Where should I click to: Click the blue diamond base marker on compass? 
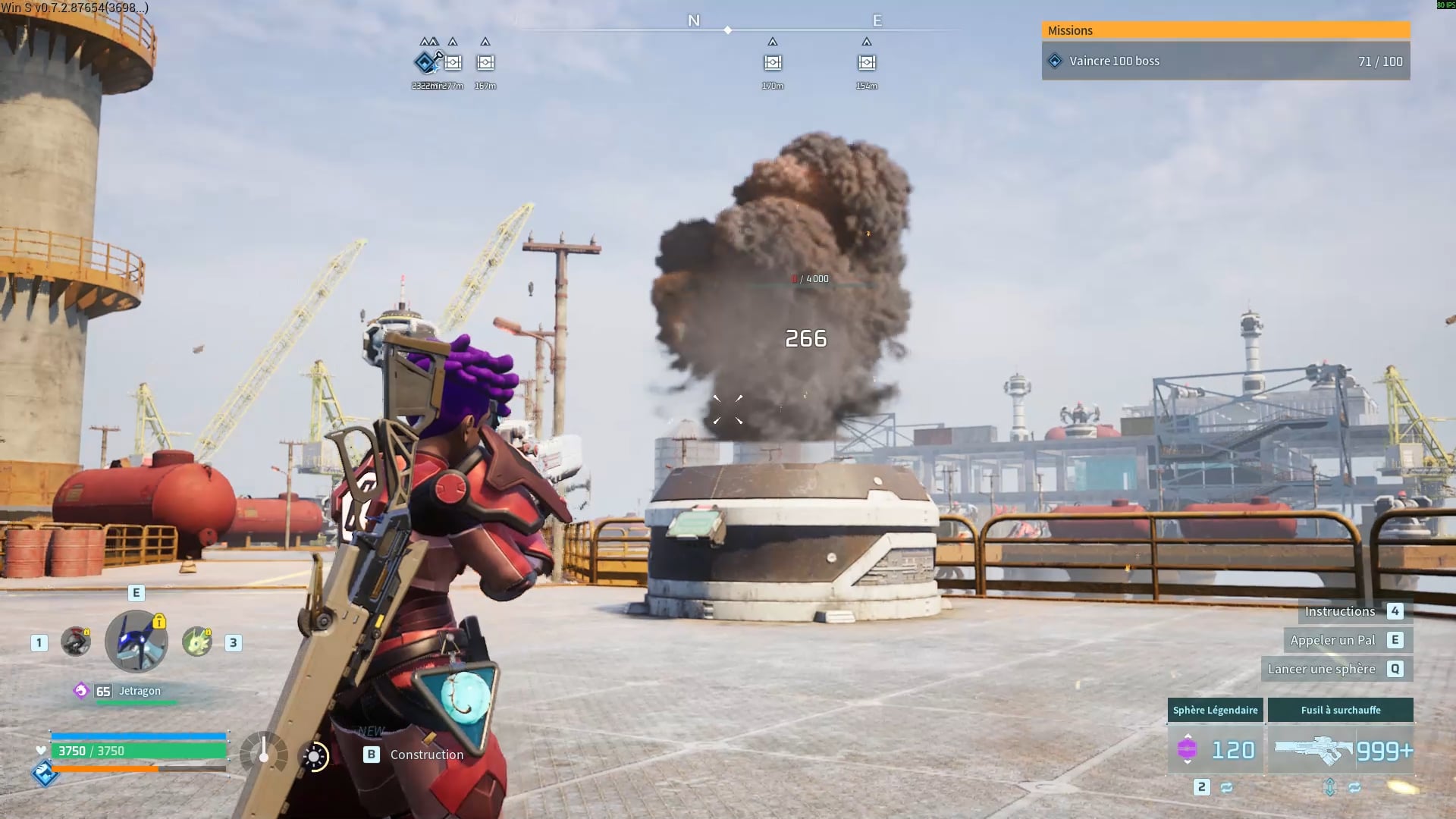pos(425,62)
